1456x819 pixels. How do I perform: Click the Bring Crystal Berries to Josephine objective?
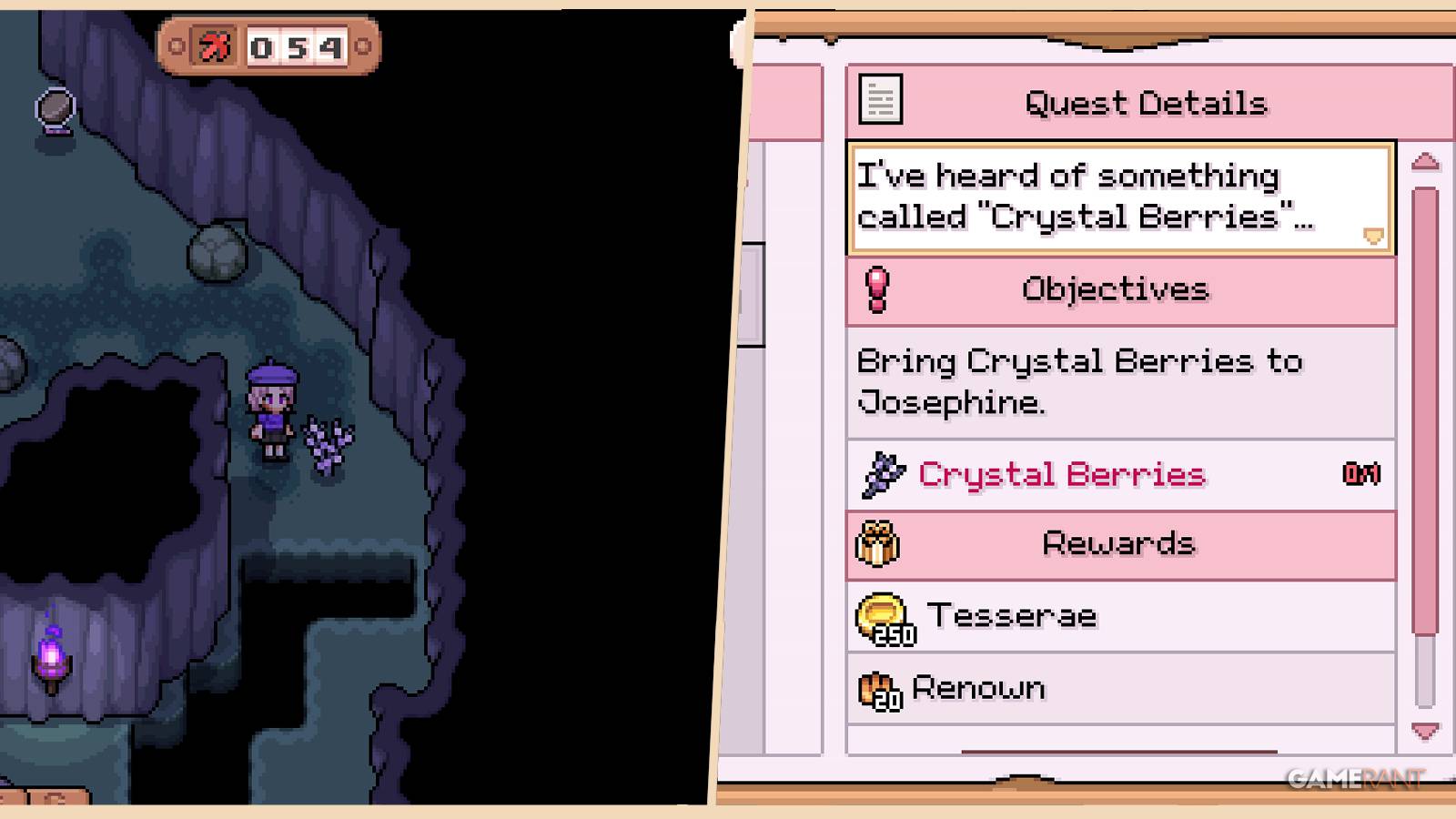pyautogui.click(x=1078, y=380)
